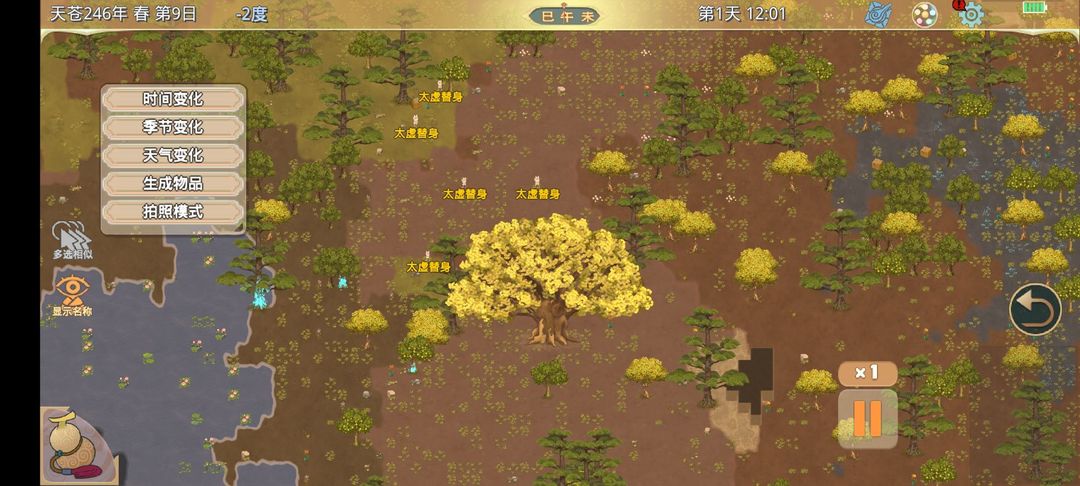
Task: Open 生成物品 item generation option
Action: pos(173,183)
